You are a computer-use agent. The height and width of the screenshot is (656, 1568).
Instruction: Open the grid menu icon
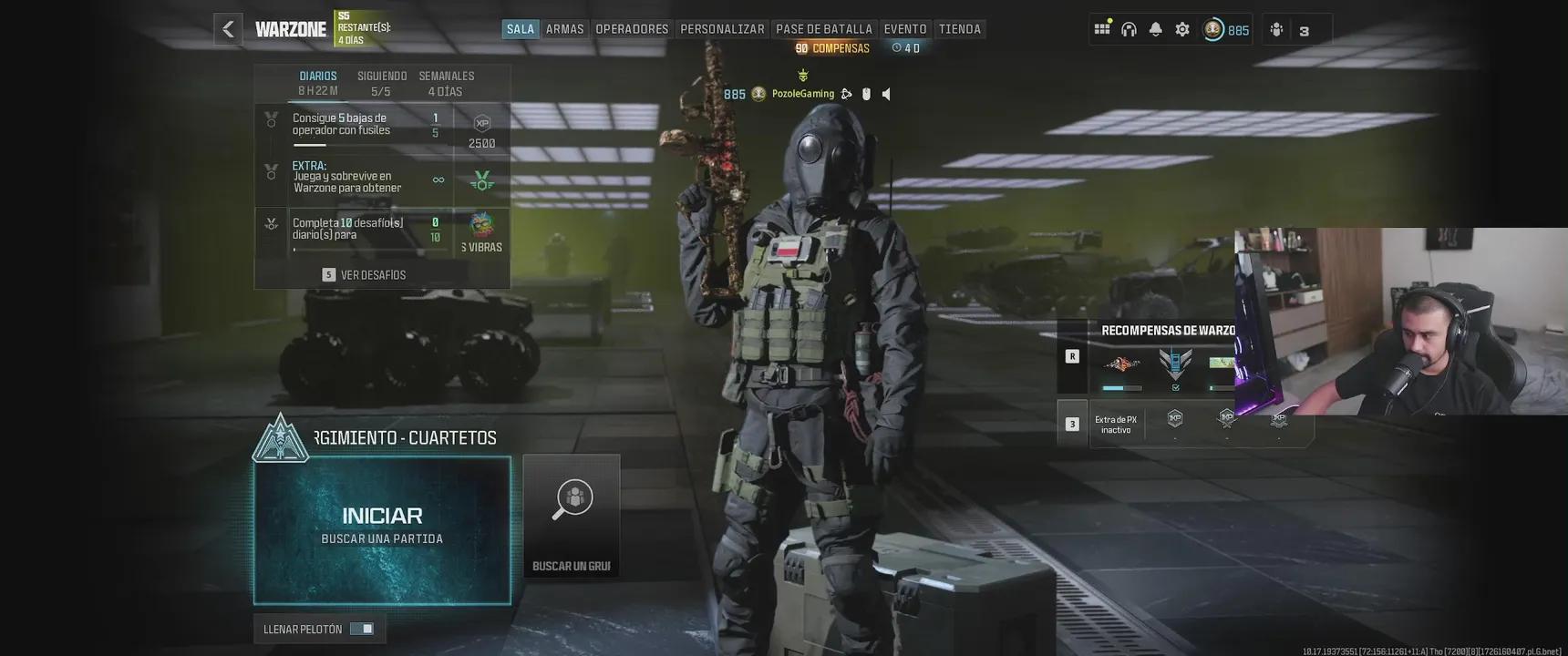tap(1102, 29)
